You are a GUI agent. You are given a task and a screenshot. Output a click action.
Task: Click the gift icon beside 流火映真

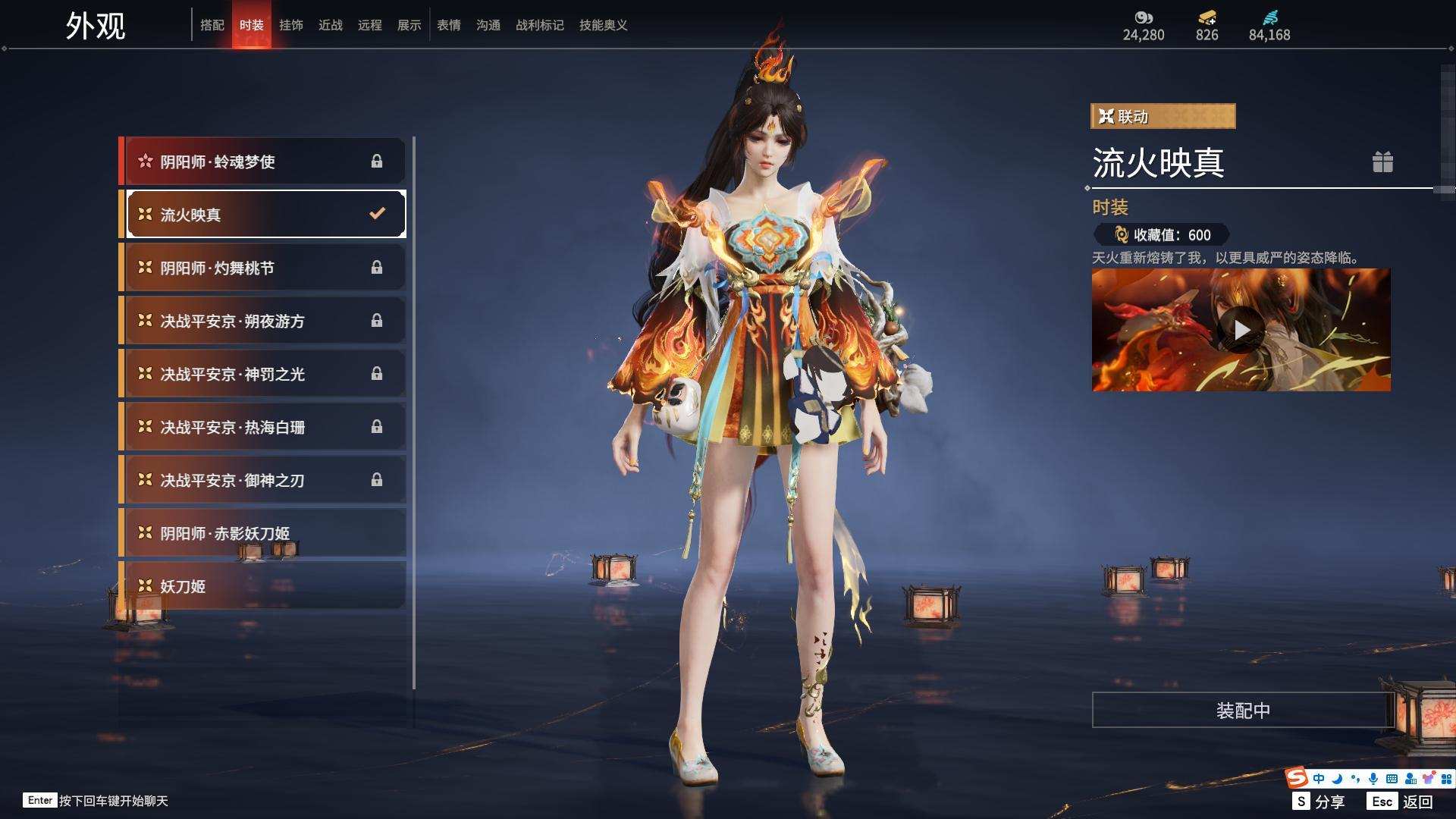(1382, 162)
